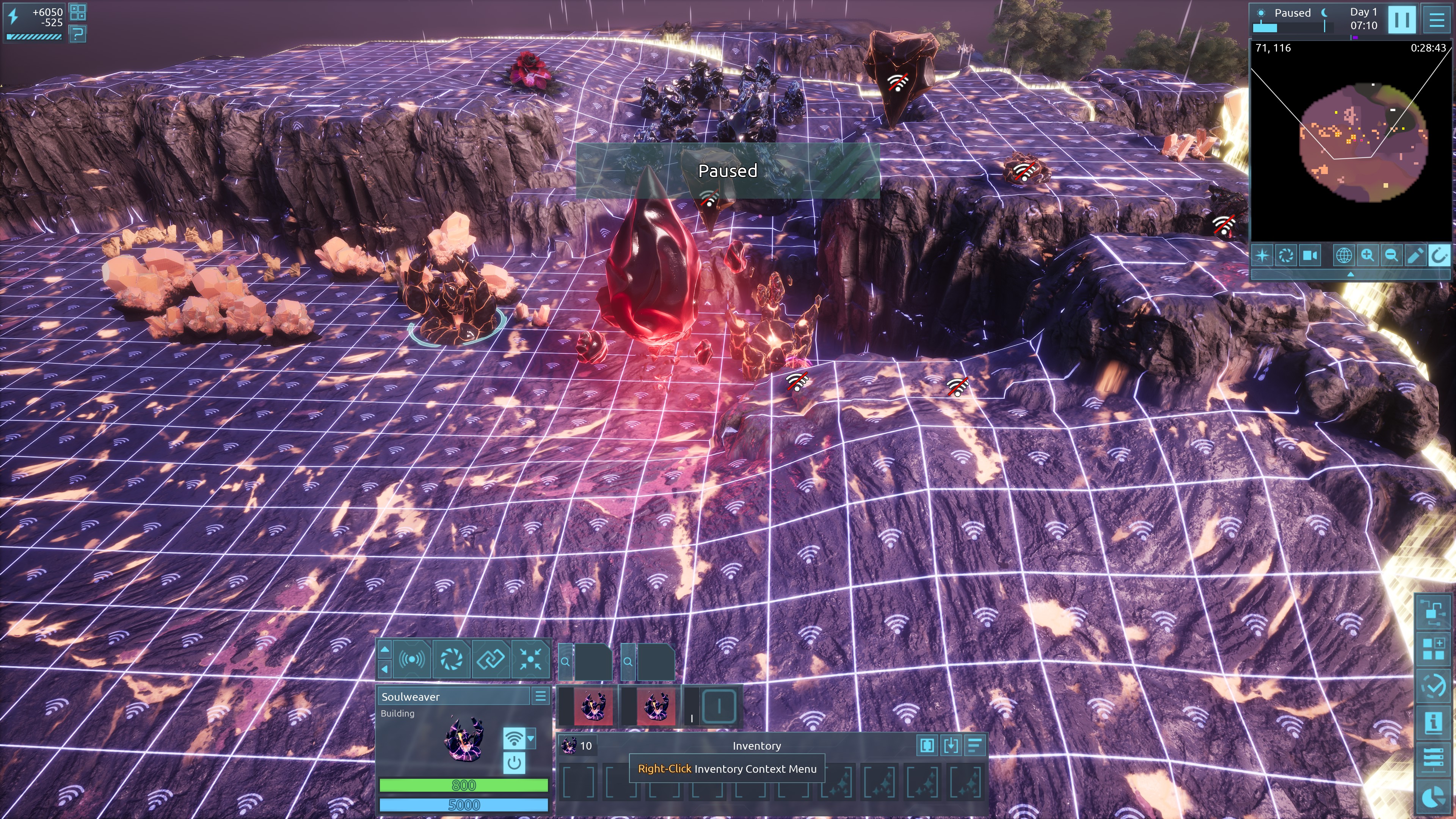Image resolution: width=1456 pixels, height=819 pixels.
Task: Click the chain link action button
Action: [x=490, y=659]
